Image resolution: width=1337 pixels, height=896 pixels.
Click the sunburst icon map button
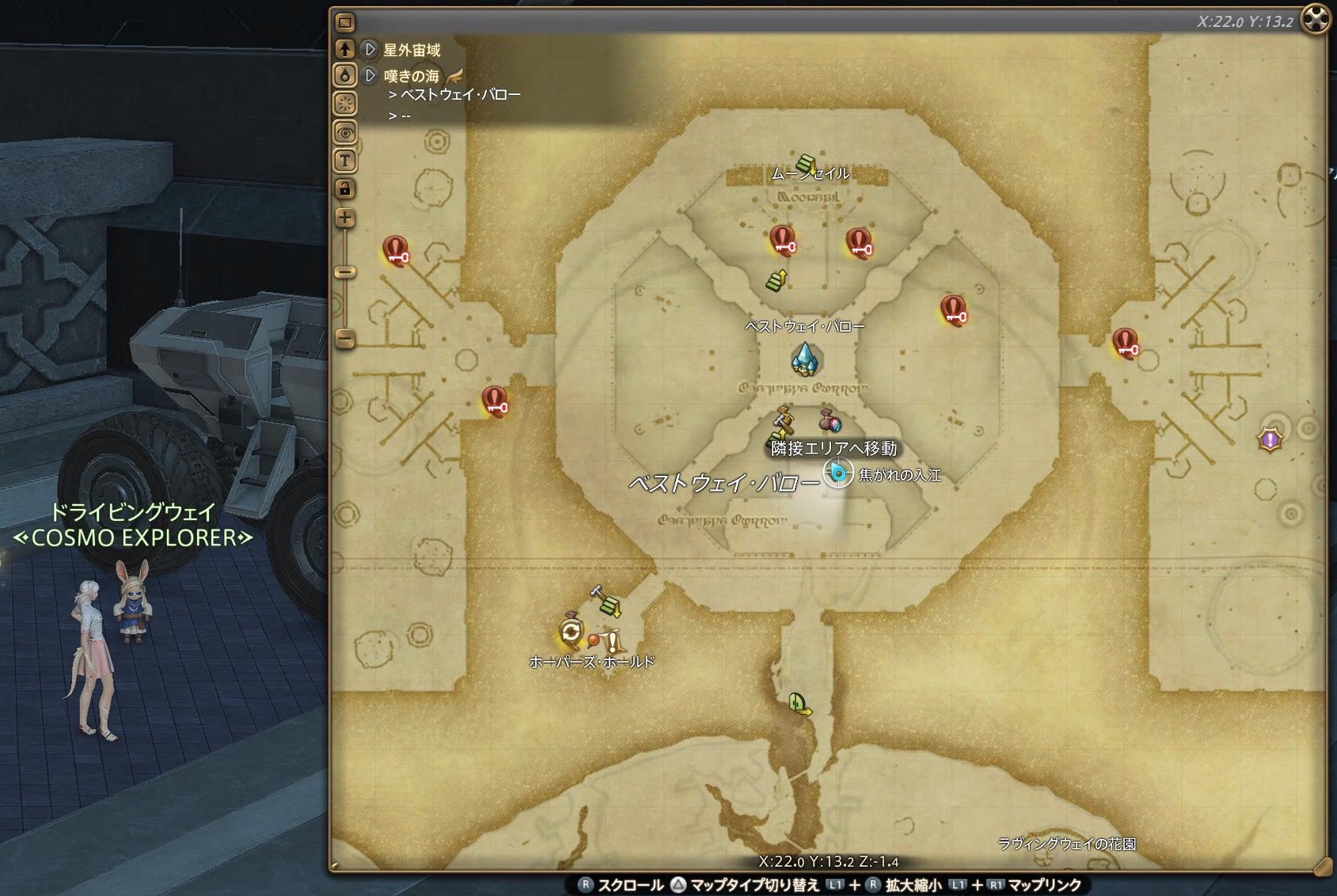345,104
